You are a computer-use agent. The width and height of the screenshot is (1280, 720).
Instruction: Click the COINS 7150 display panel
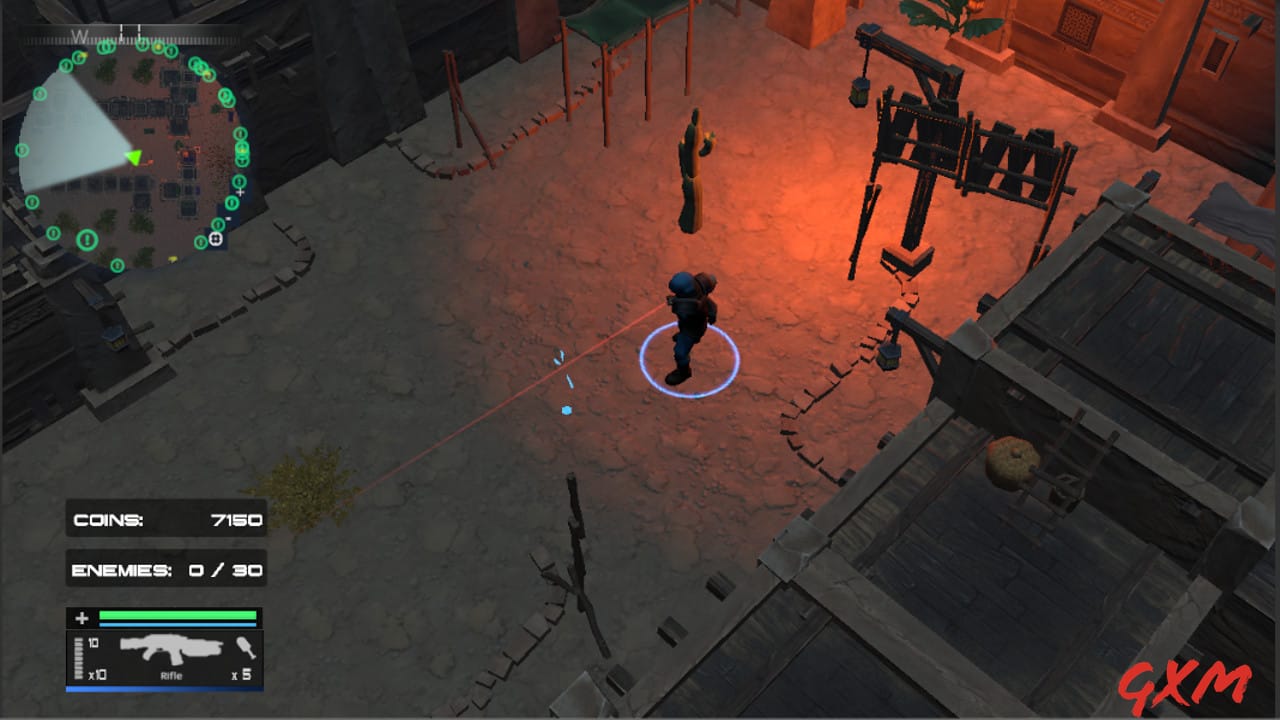166,519
